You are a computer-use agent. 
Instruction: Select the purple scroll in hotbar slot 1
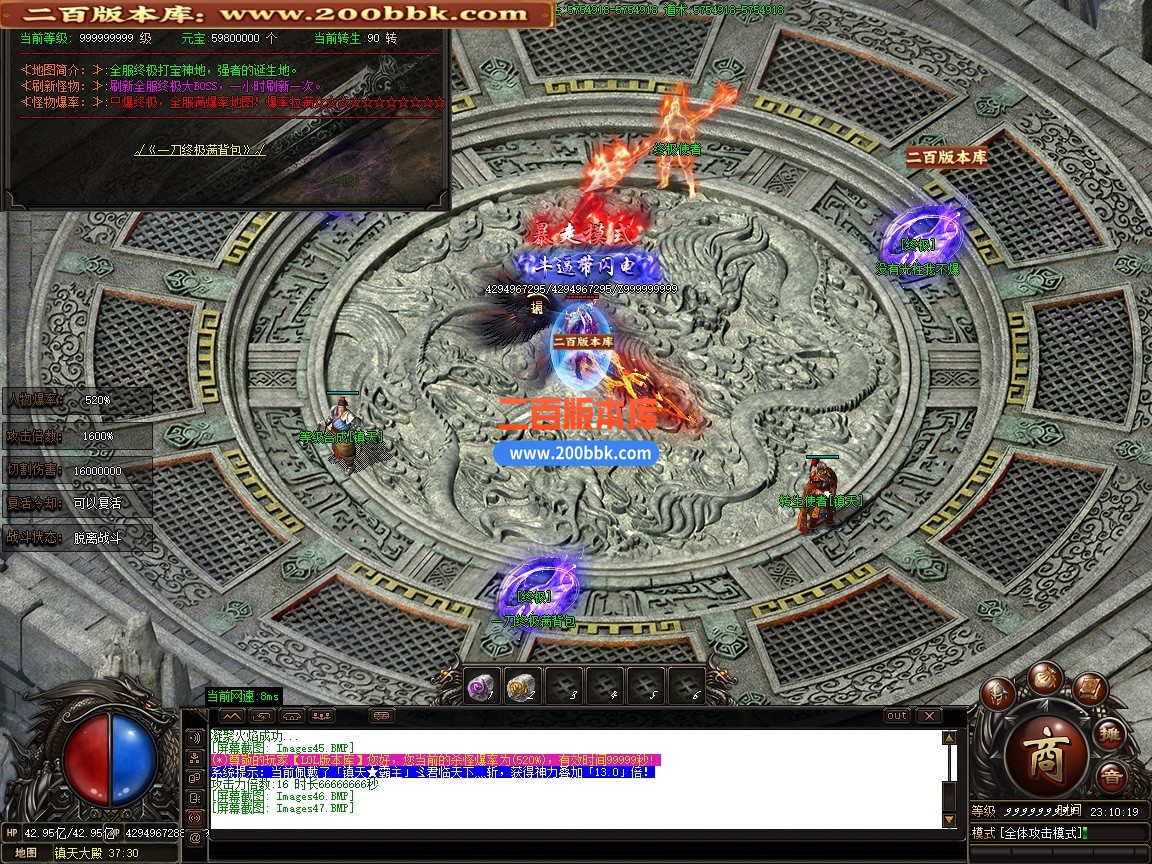(x=483, y=685)
